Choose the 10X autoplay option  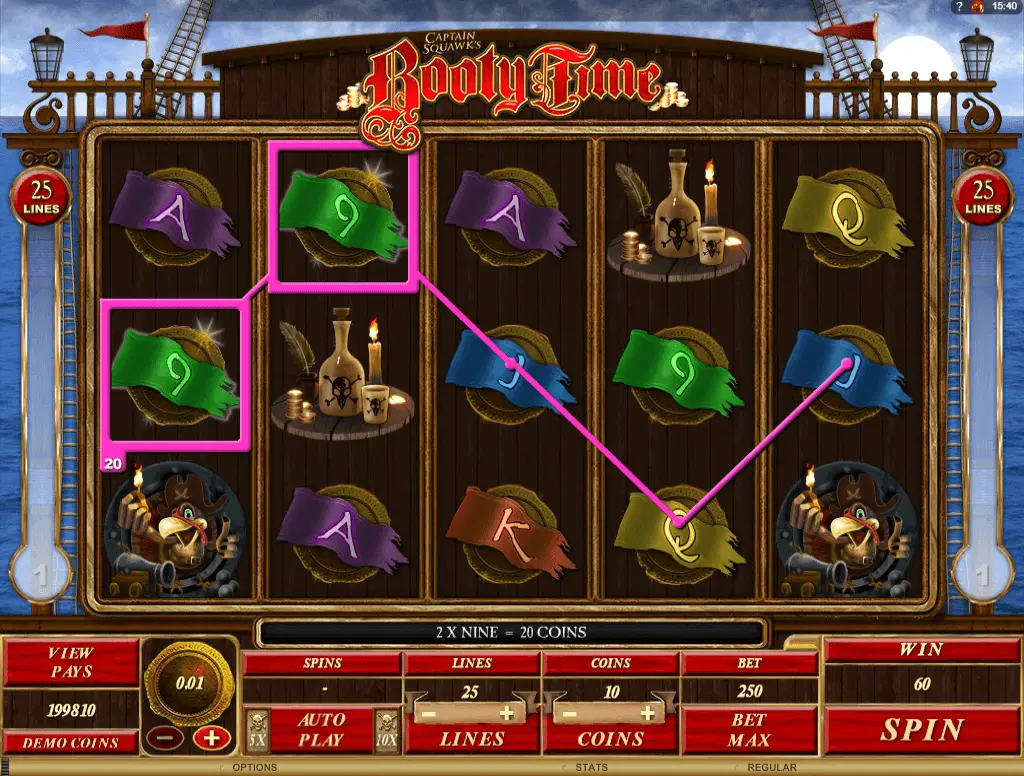pos(386,730)
